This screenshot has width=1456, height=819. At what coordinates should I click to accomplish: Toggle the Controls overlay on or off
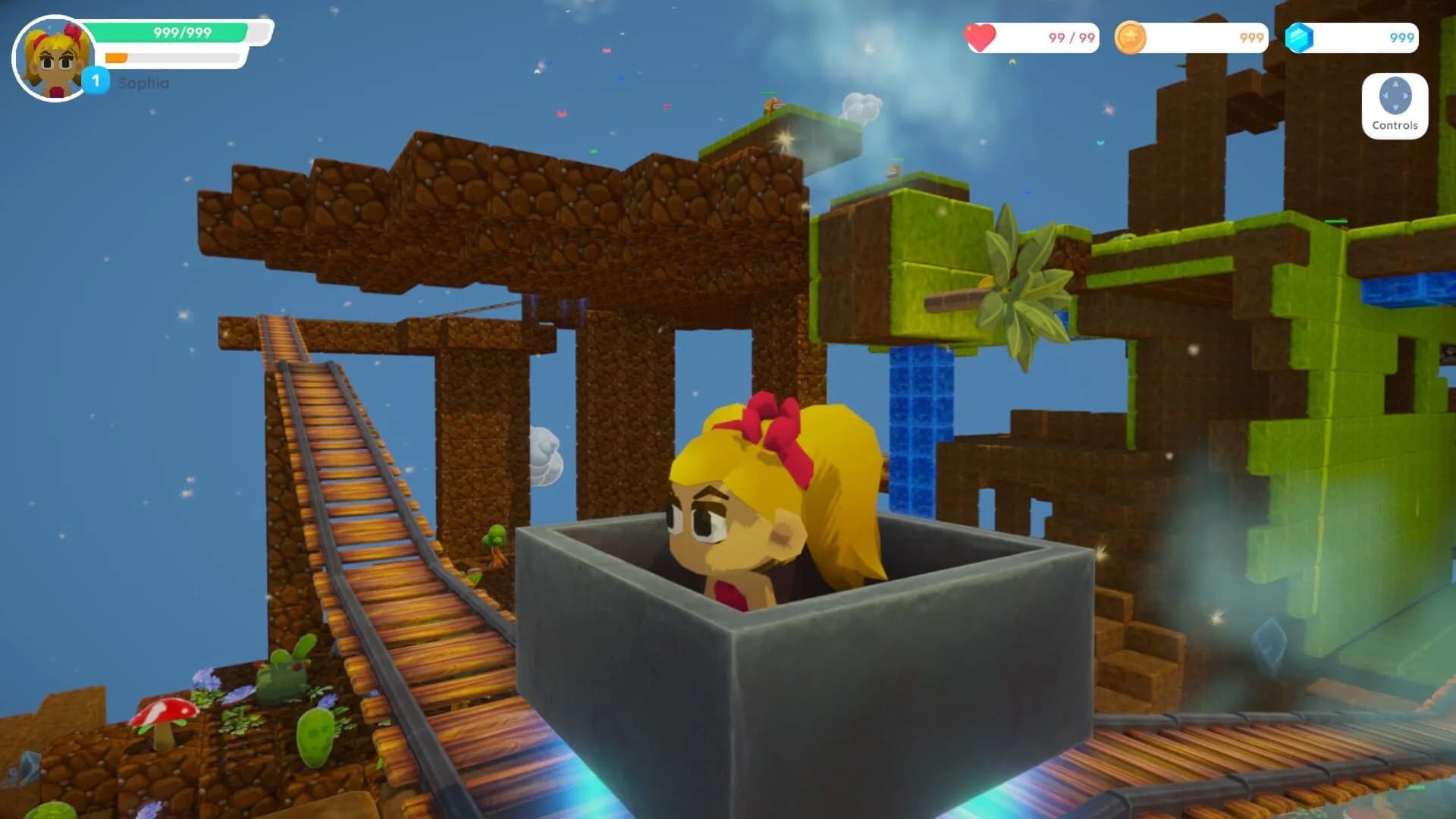pos(1395,106)
